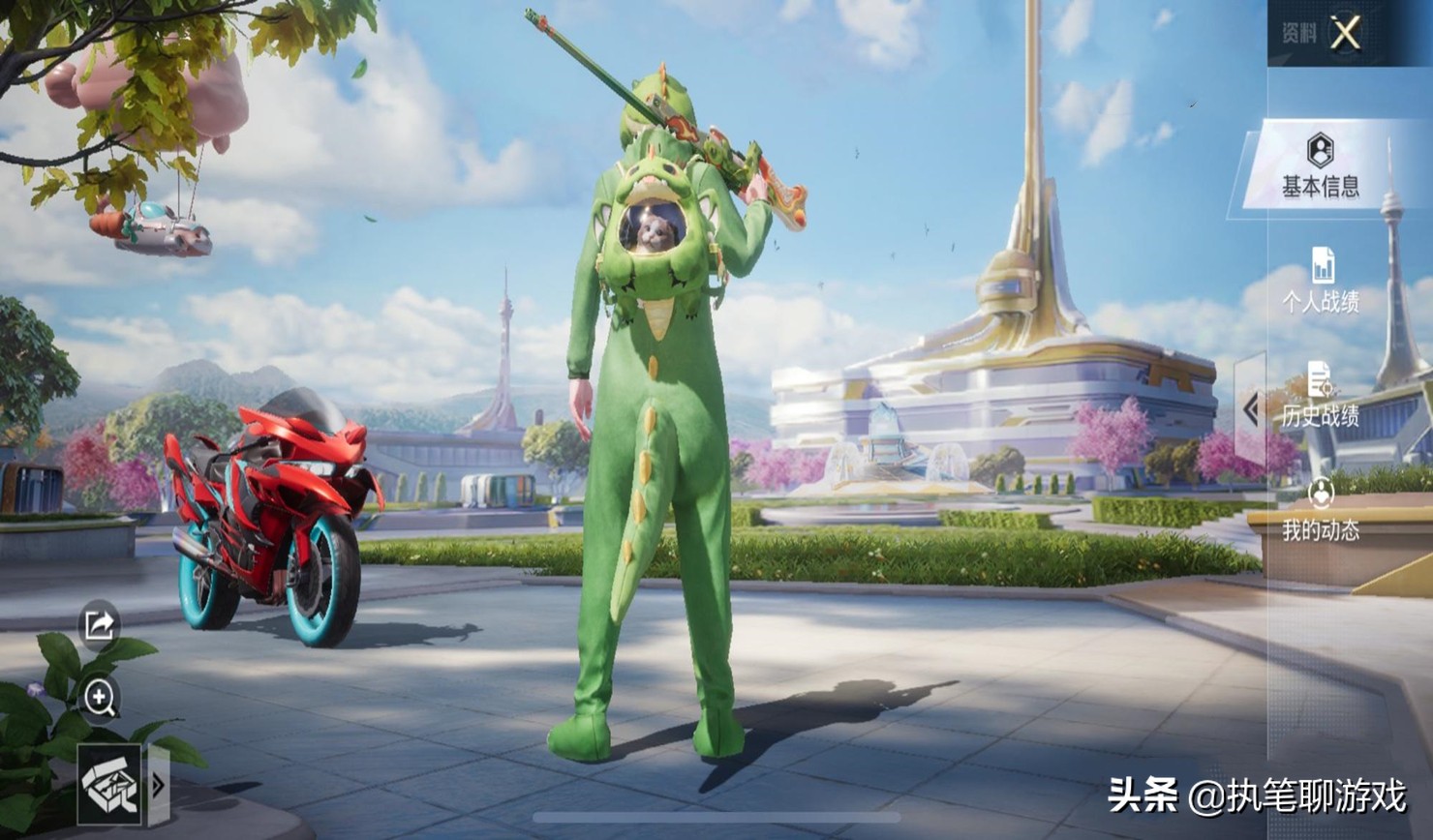Close the profile panel with the X
Viewport: 1433px width, 840px height.
(x=1345, y=34)
